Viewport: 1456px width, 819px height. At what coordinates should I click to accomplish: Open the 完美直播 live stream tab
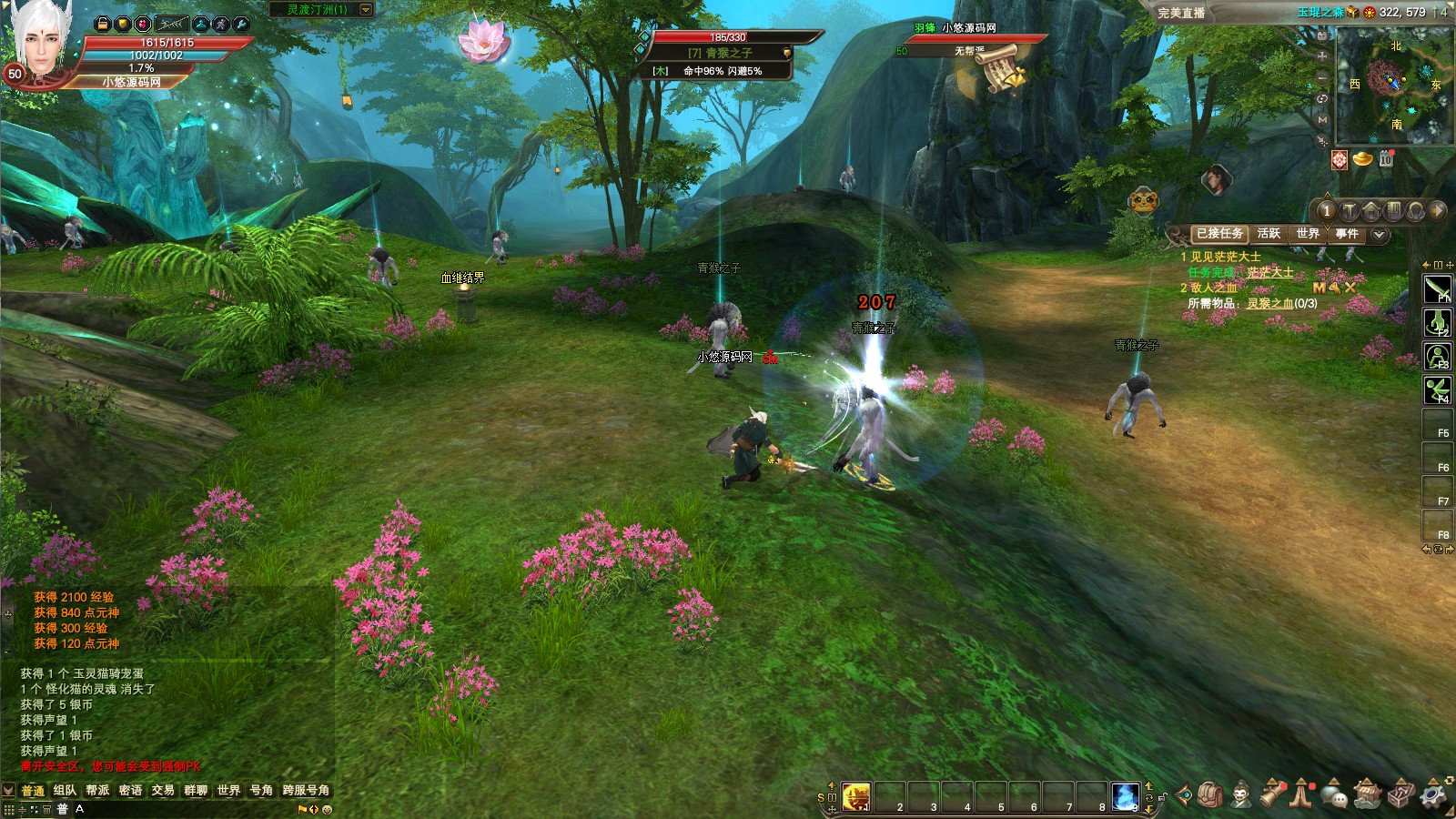[1181, 13]
